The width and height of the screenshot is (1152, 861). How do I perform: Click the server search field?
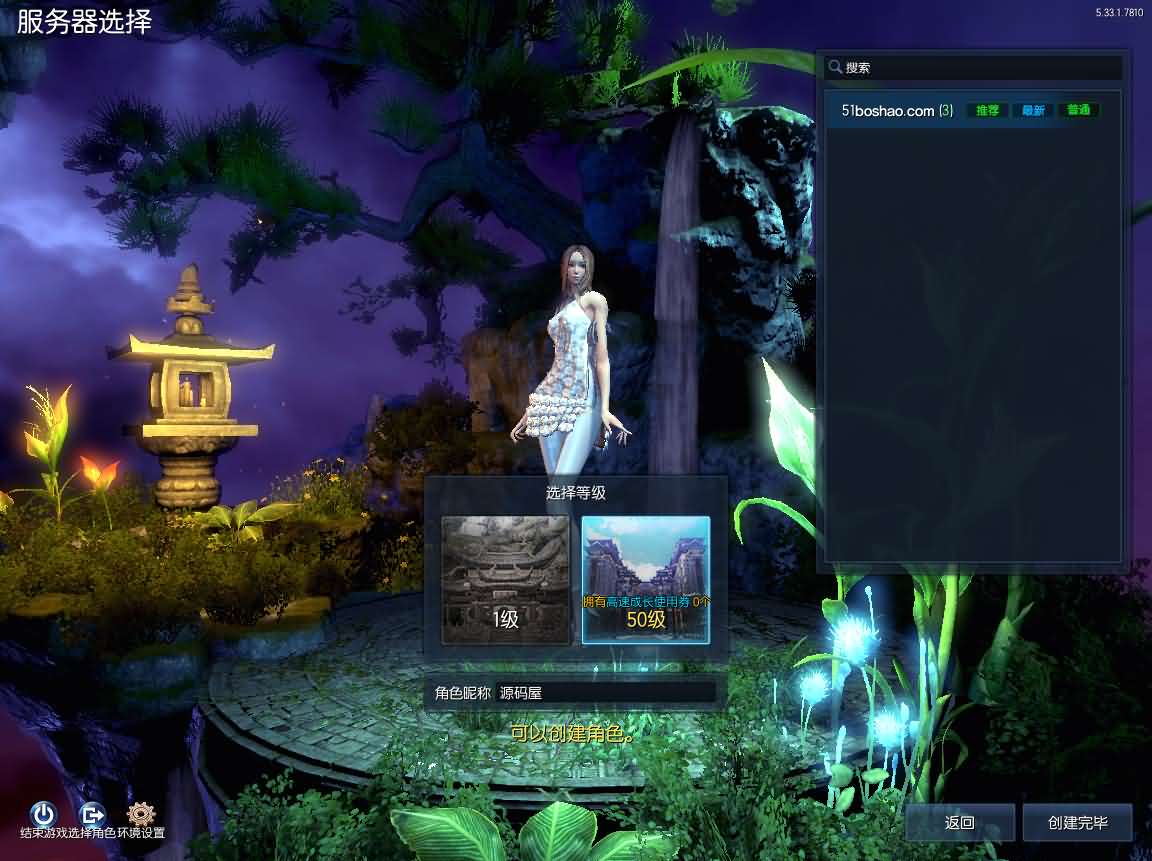pyautogui.click(x=980, y=68)
